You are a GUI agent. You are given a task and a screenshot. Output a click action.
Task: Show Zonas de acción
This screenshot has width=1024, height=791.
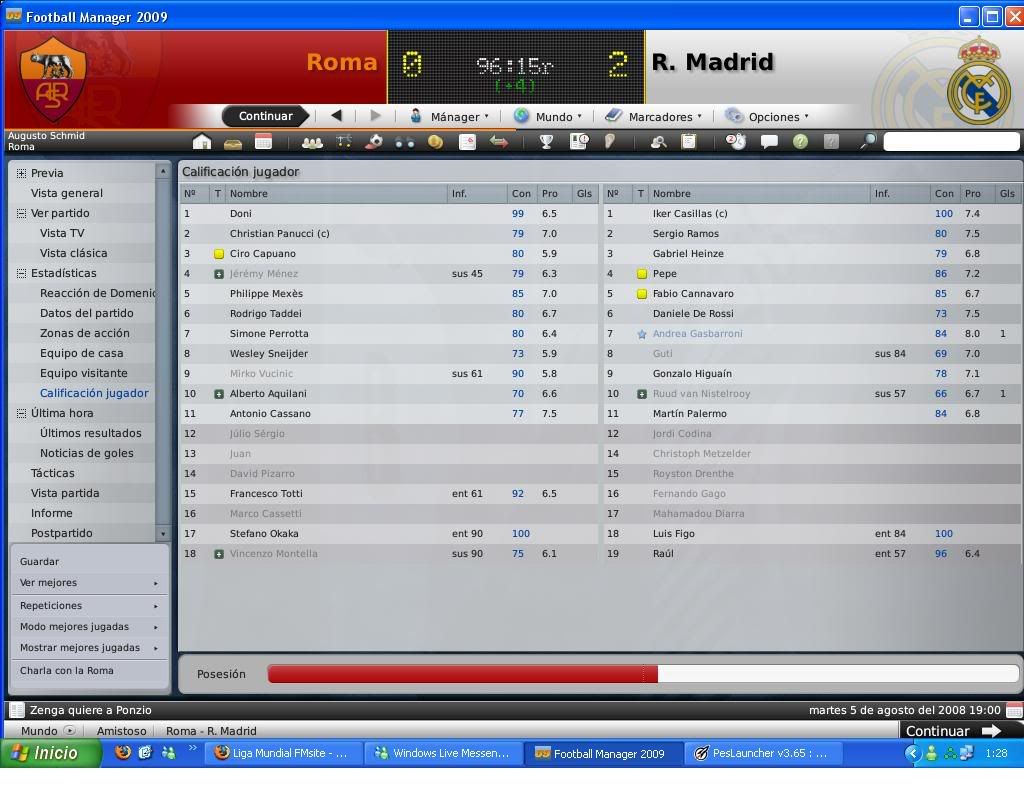pyautogui.click(x=85, y=333)
